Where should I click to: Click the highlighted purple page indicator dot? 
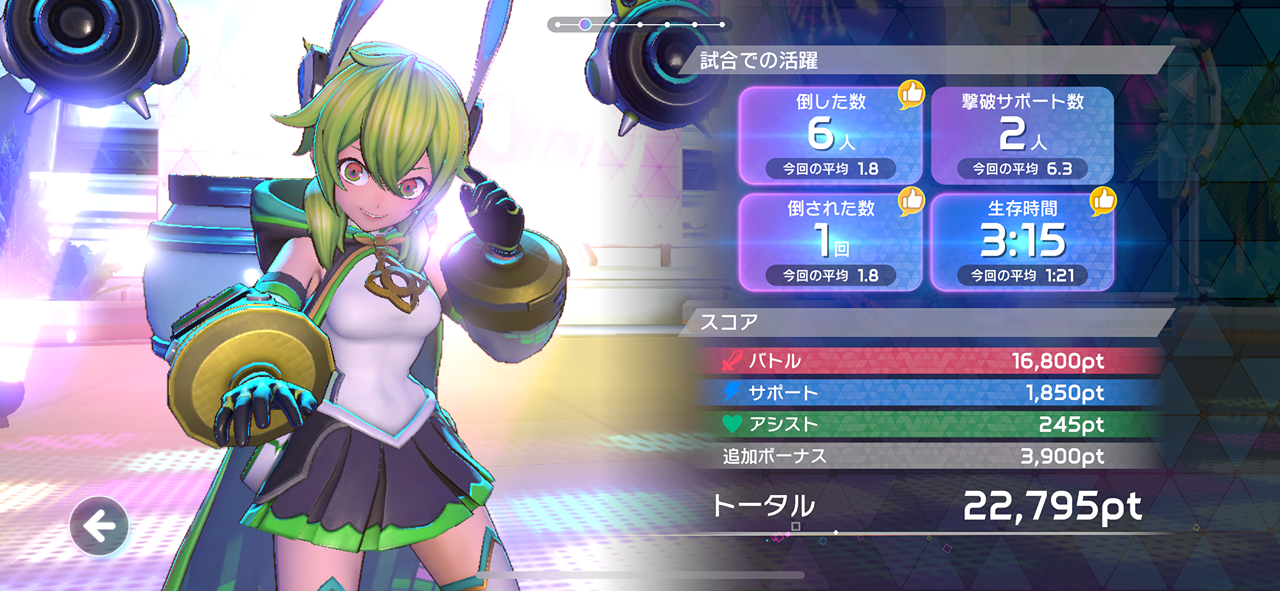coord(585,23)
